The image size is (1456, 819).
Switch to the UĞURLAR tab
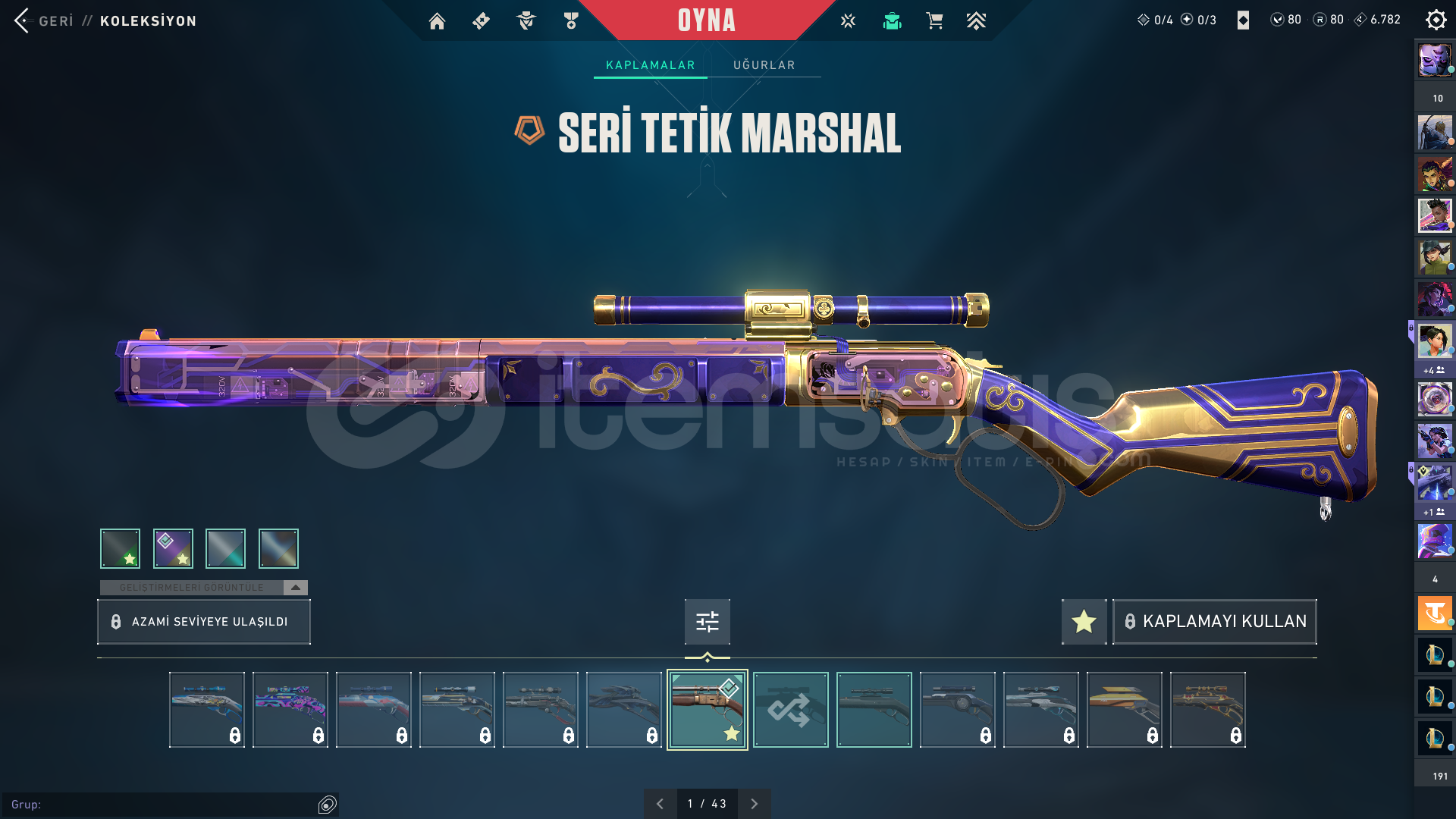764,65
